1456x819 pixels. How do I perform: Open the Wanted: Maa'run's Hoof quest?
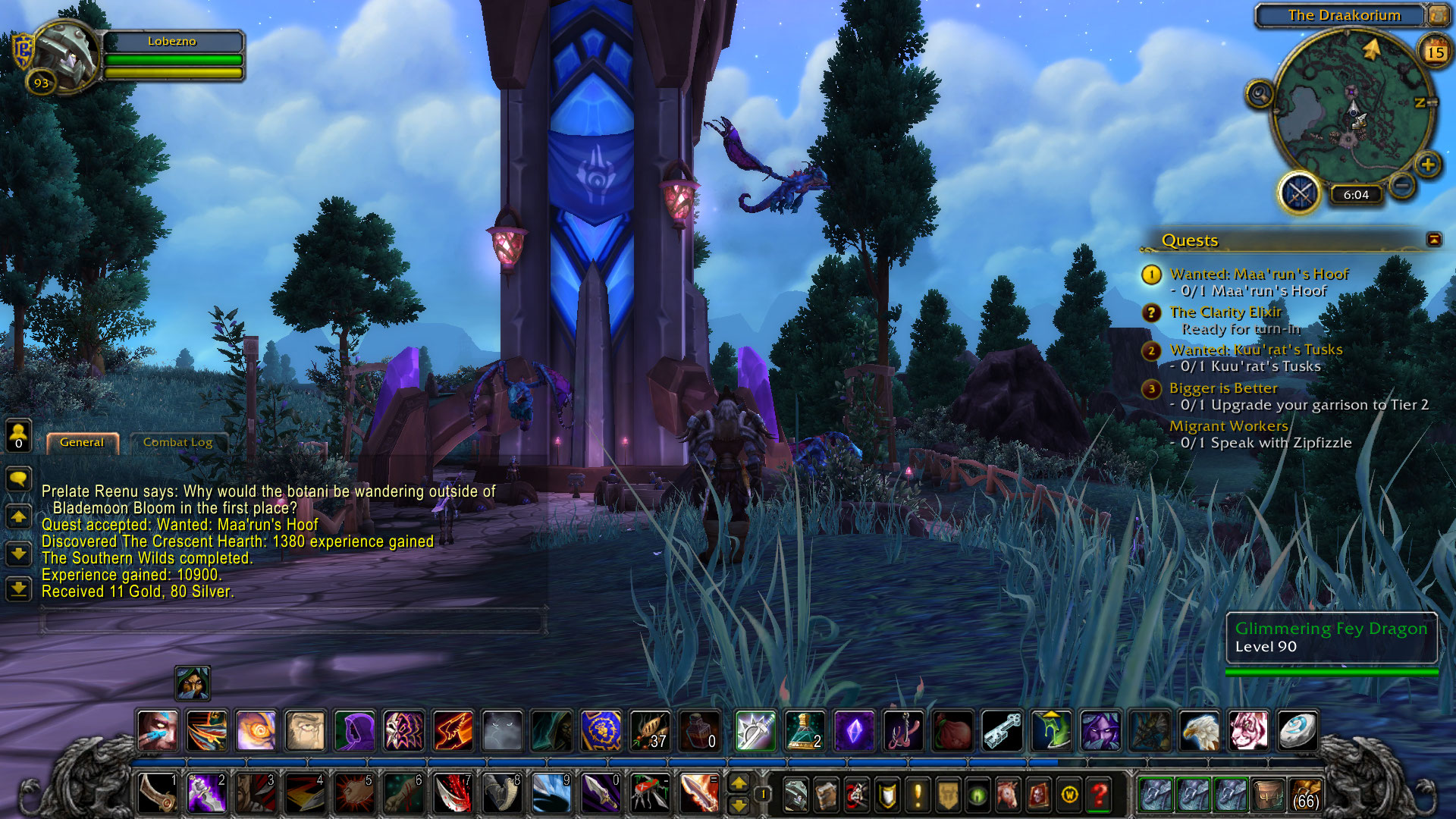1259,275
